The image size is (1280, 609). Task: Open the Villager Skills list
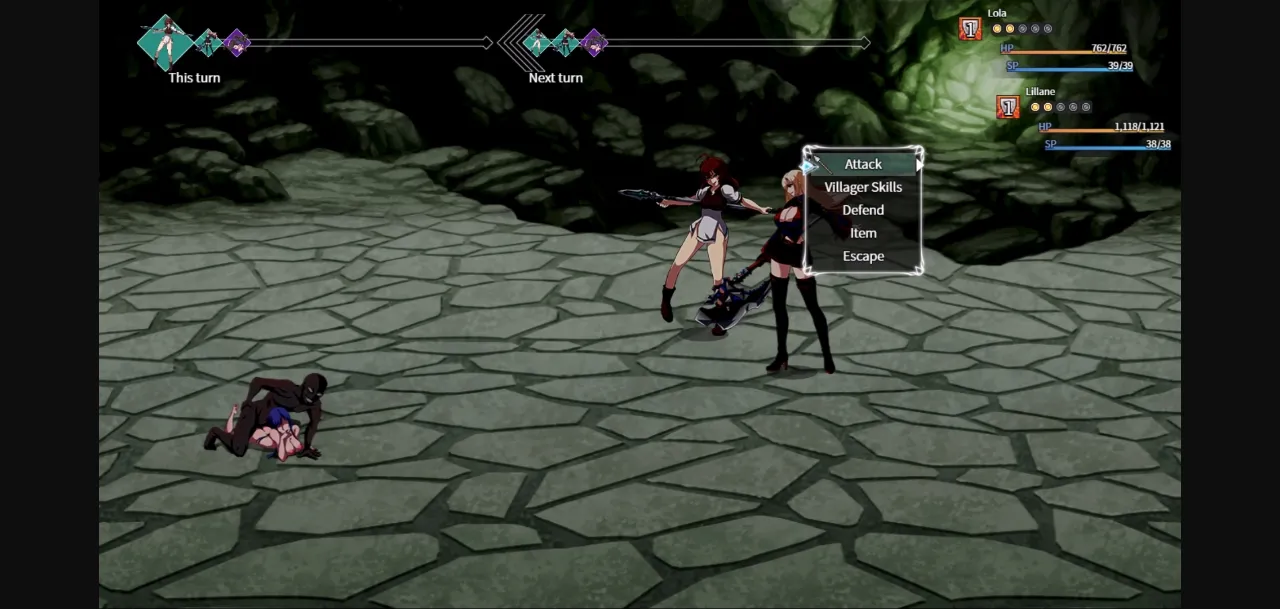[x=862, y=187]
